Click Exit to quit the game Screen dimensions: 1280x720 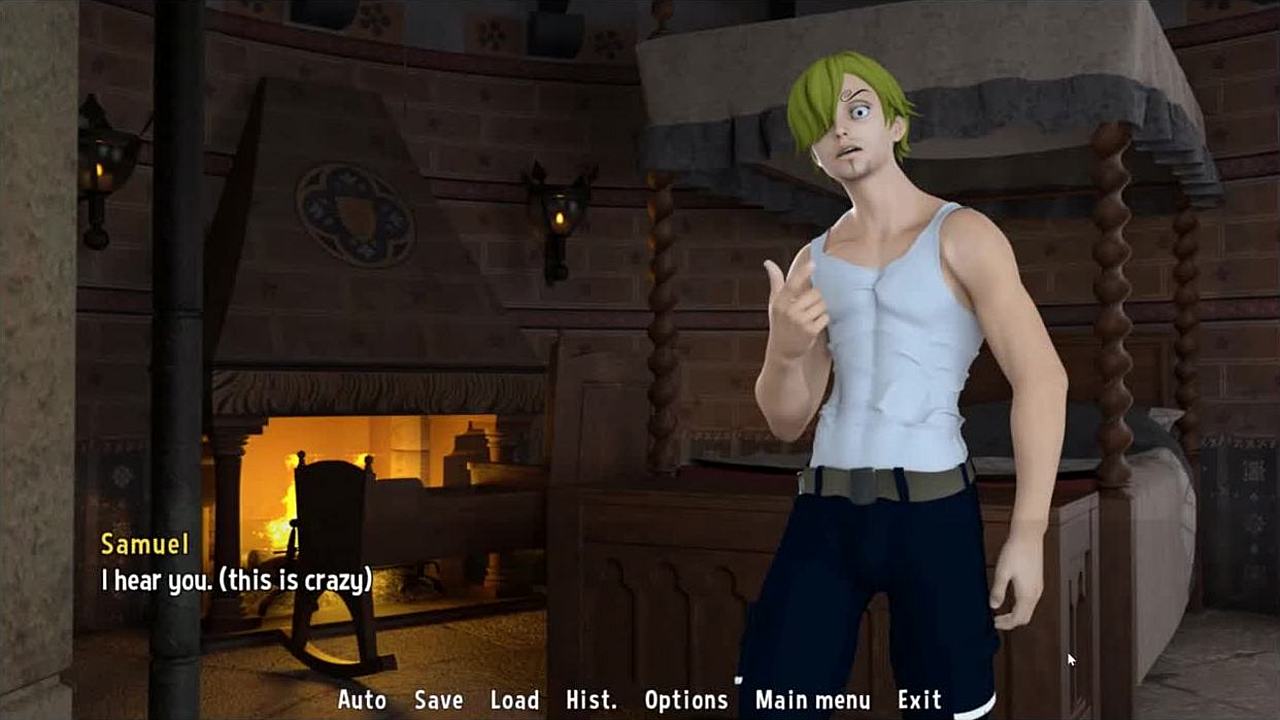click(x=919, y=700)
